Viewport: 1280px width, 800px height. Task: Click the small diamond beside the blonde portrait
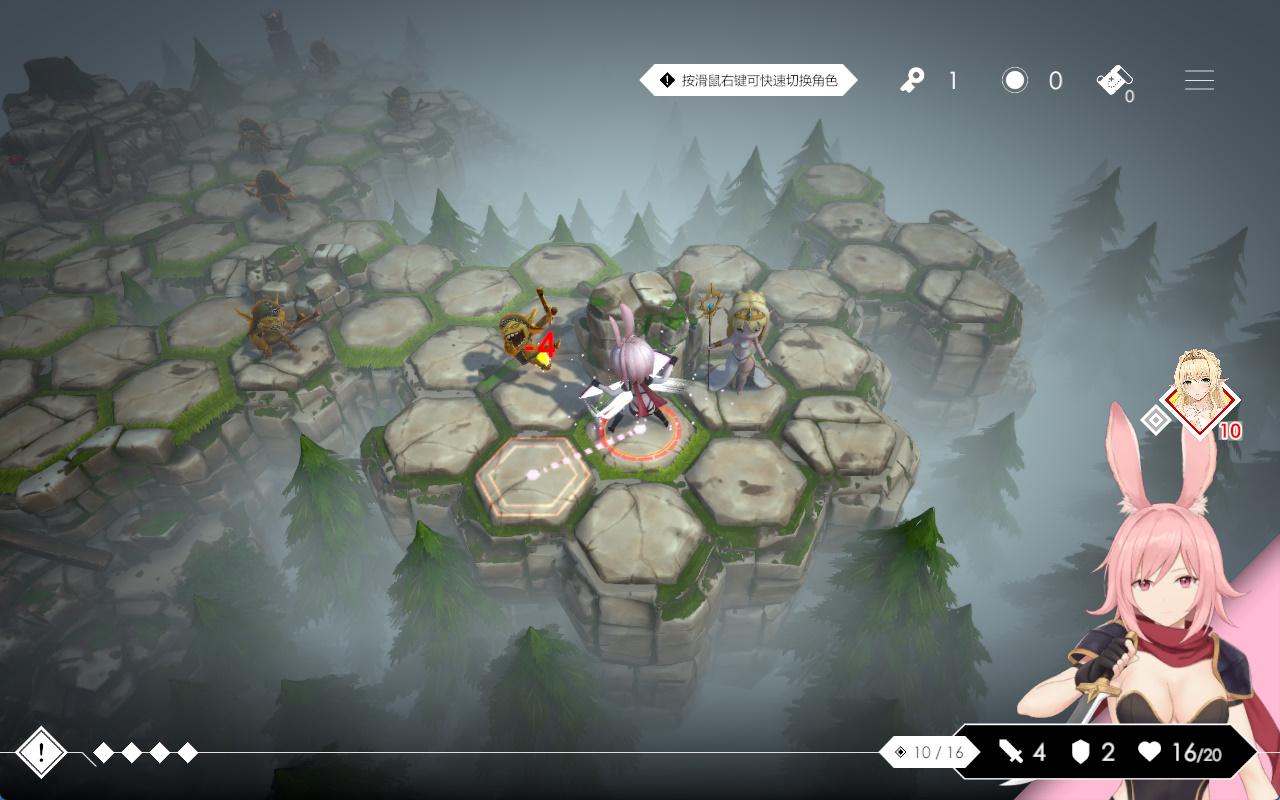[1155, 420]
